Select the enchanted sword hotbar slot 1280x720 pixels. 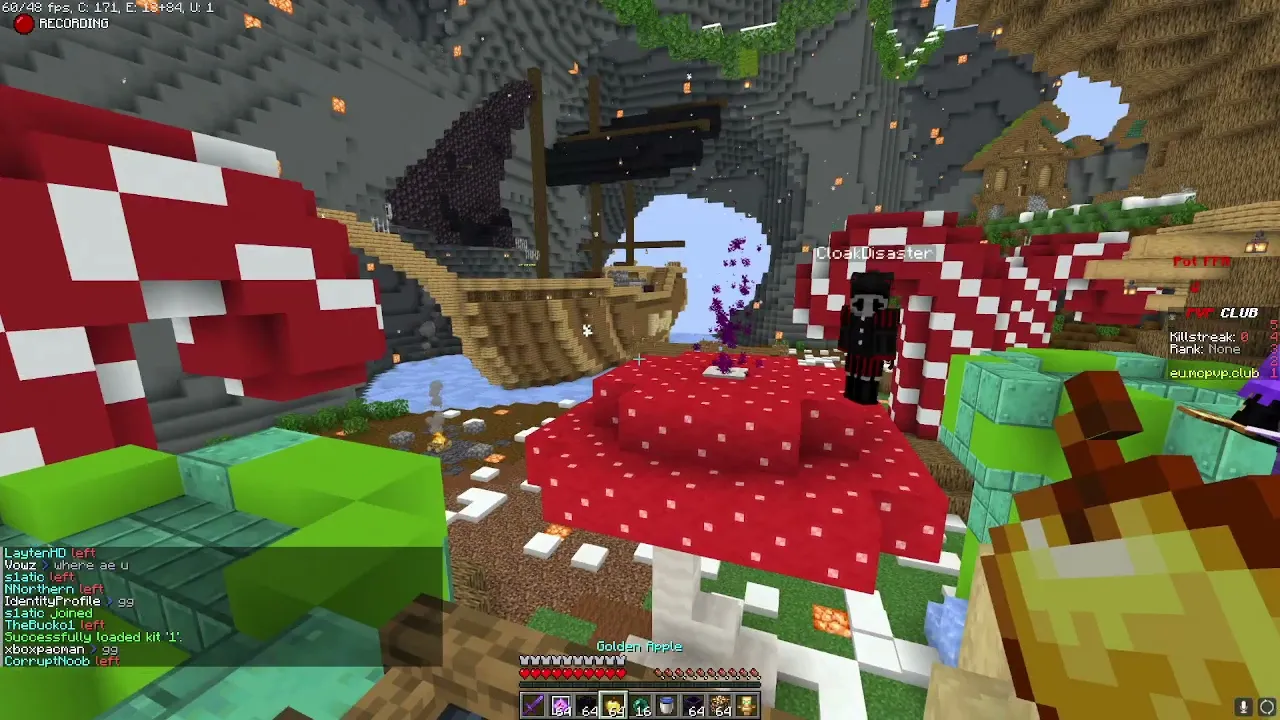point(533,706)
